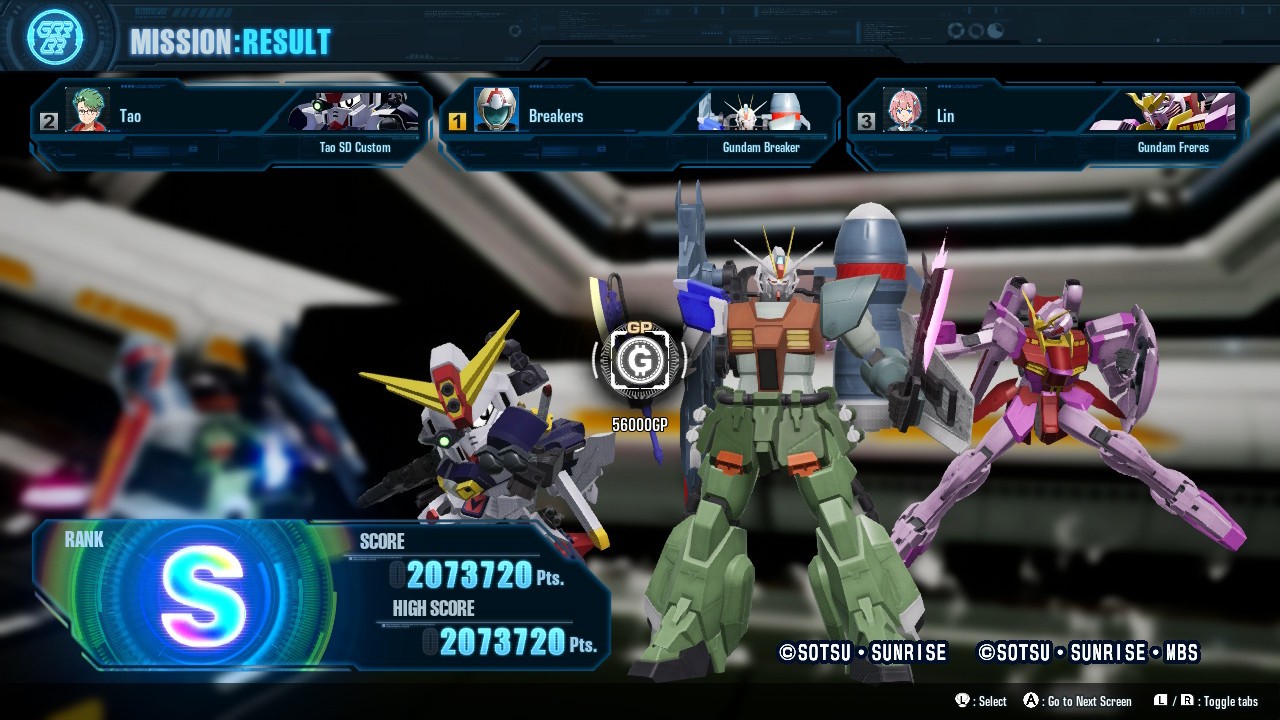1280x720 pixels.
Task: Open the Tao SD Custom thumbnail
Action: [353, 112]
